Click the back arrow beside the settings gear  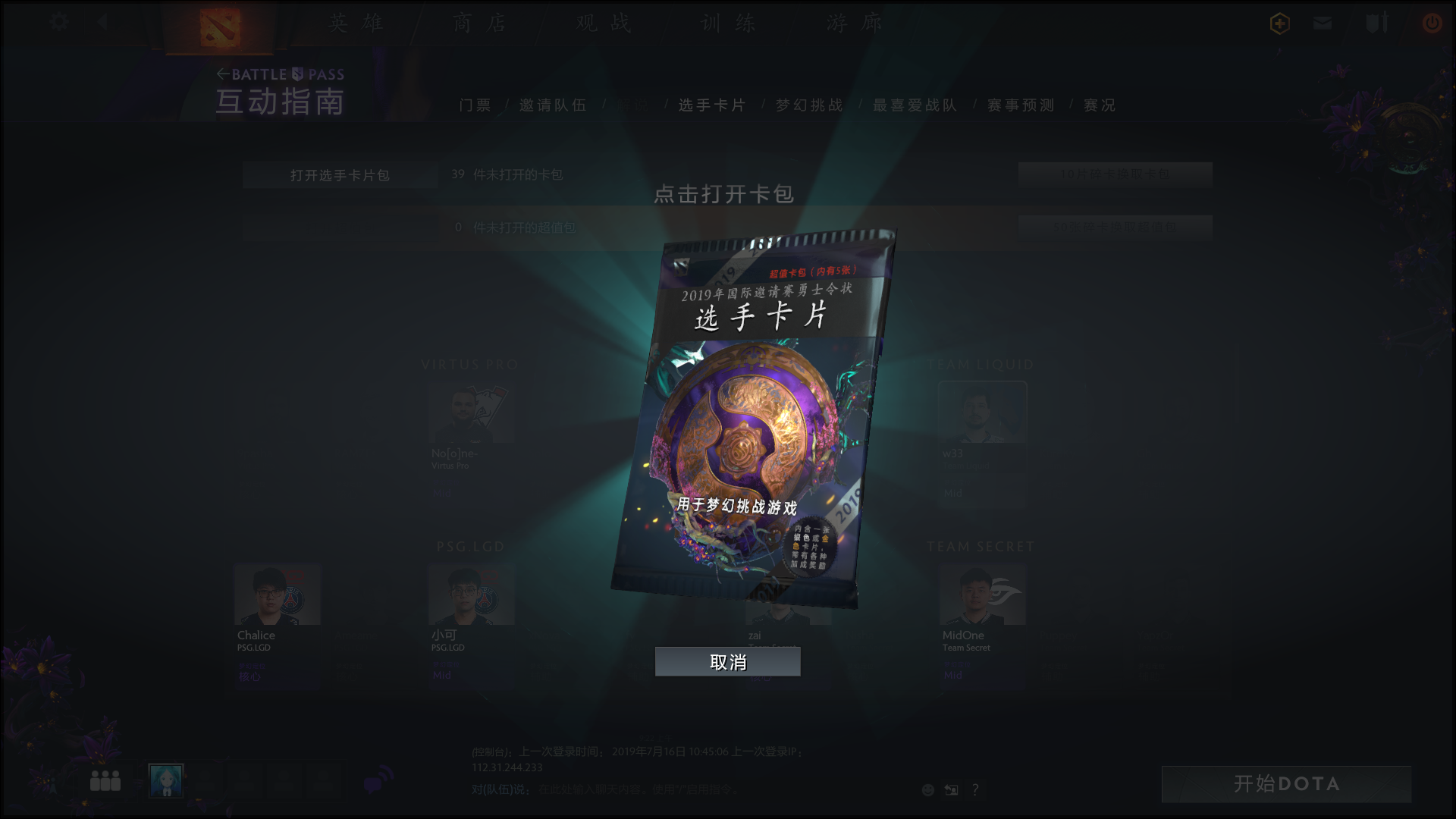click(103, 23)
